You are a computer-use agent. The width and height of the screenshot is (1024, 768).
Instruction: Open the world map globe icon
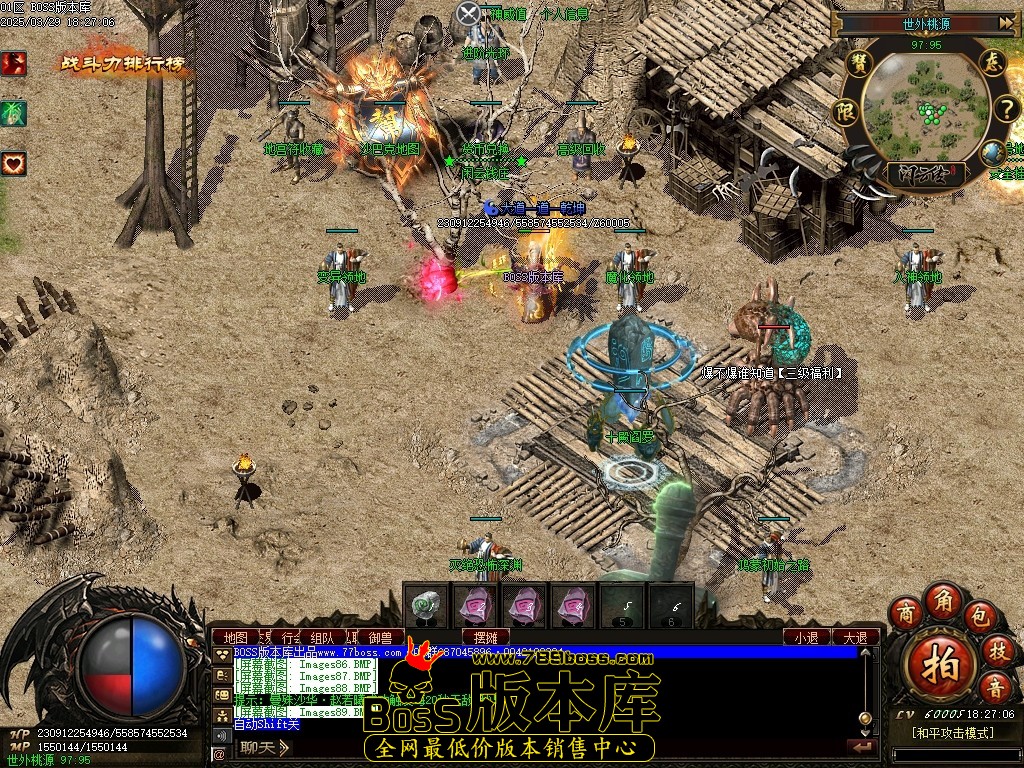point(993,153)
